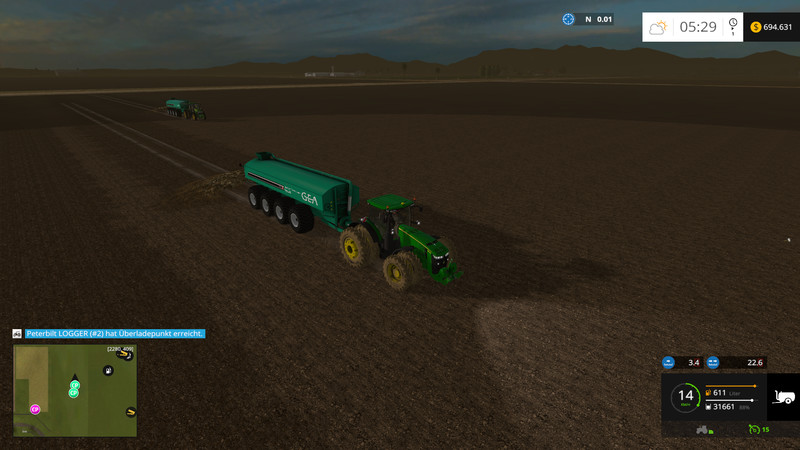This screenshot has height=450, width=800.
Task: Click the tractor notification icon beside the message
Action: tap(17, 333)
